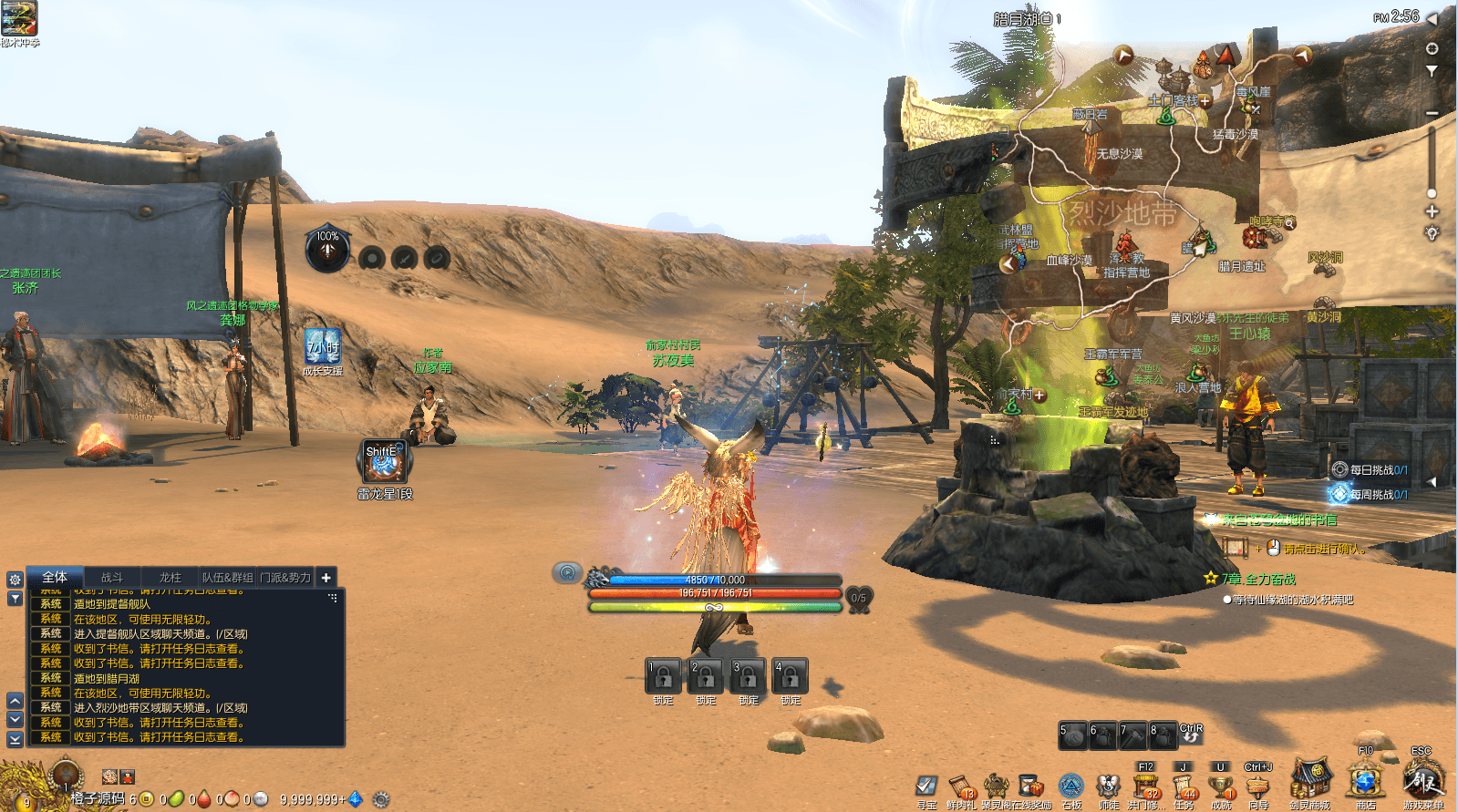Open the map filter funnel
Viewport: 1458px width, 812px height.
pyautogui.click(x=1432, y=70)
